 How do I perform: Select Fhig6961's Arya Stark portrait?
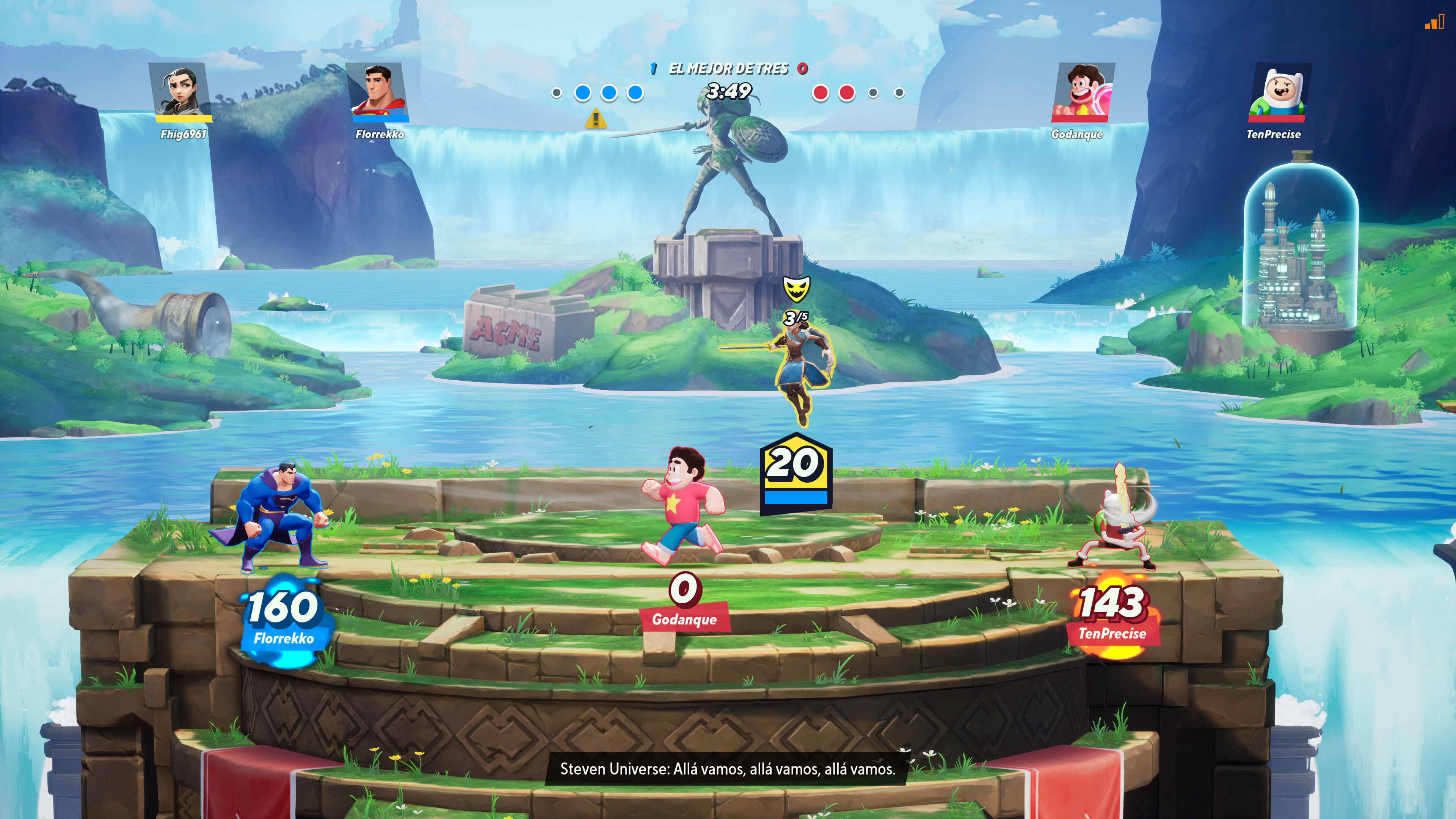tap(180, 91)
